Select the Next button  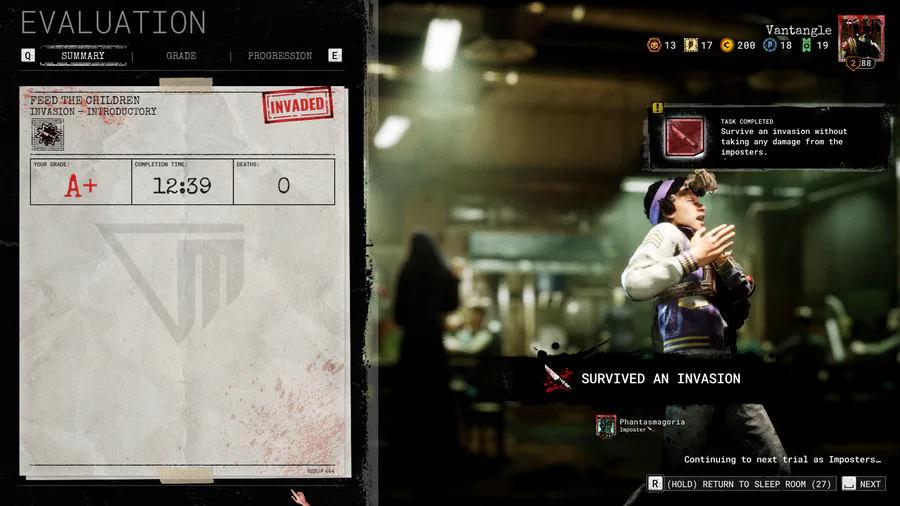pos(863,484)
